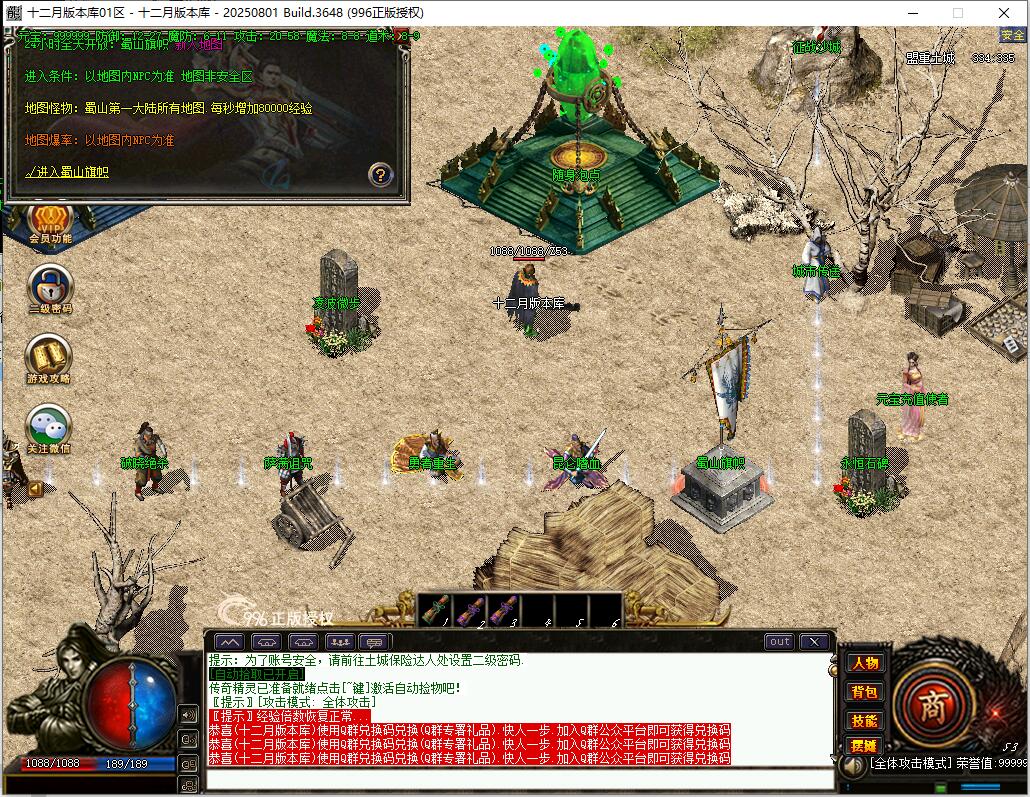Open the VIP 会员功能 icon

click(x=49, y=222)
